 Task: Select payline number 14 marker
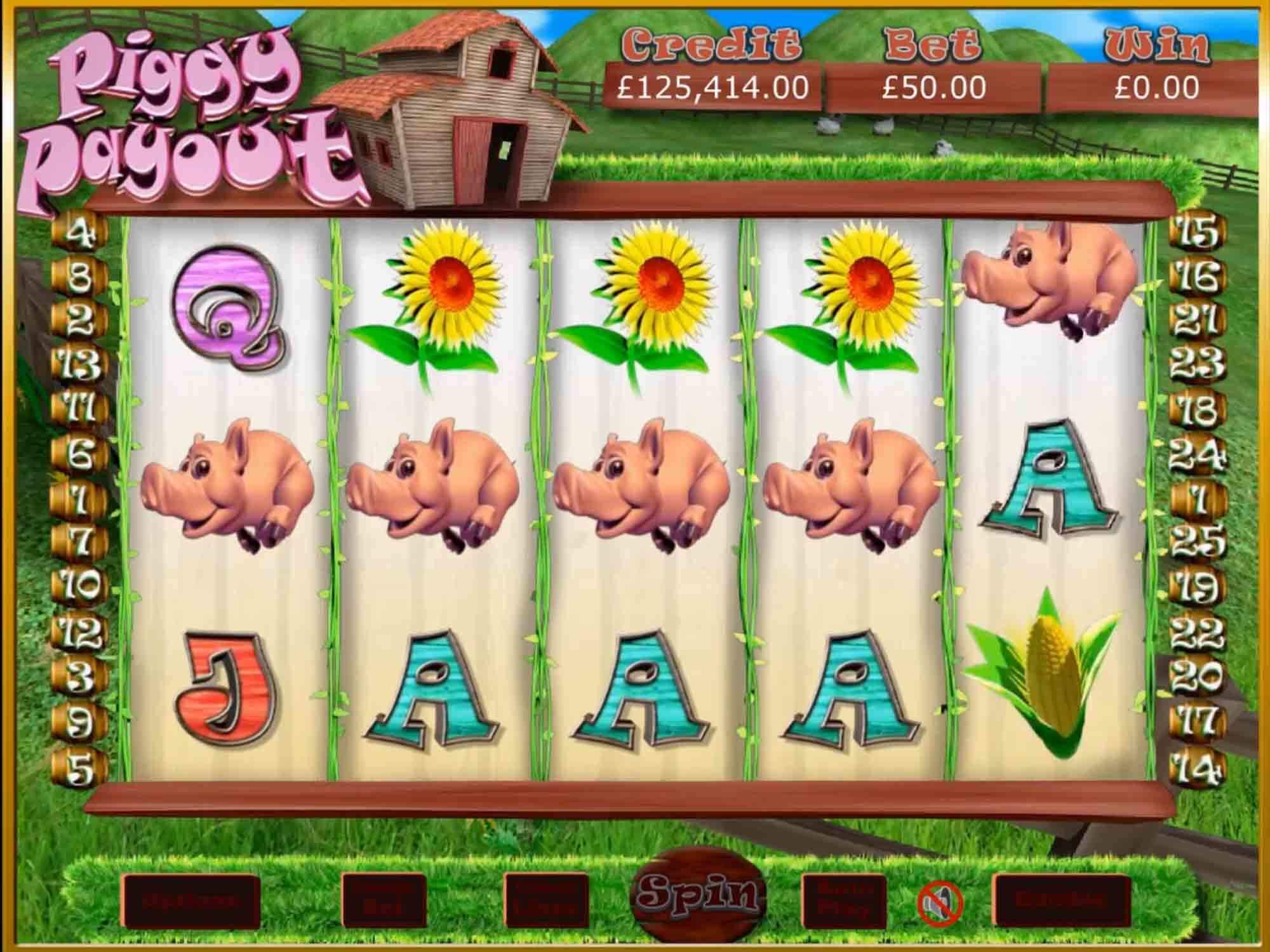pyautogui.click(x=1196, y=769)
